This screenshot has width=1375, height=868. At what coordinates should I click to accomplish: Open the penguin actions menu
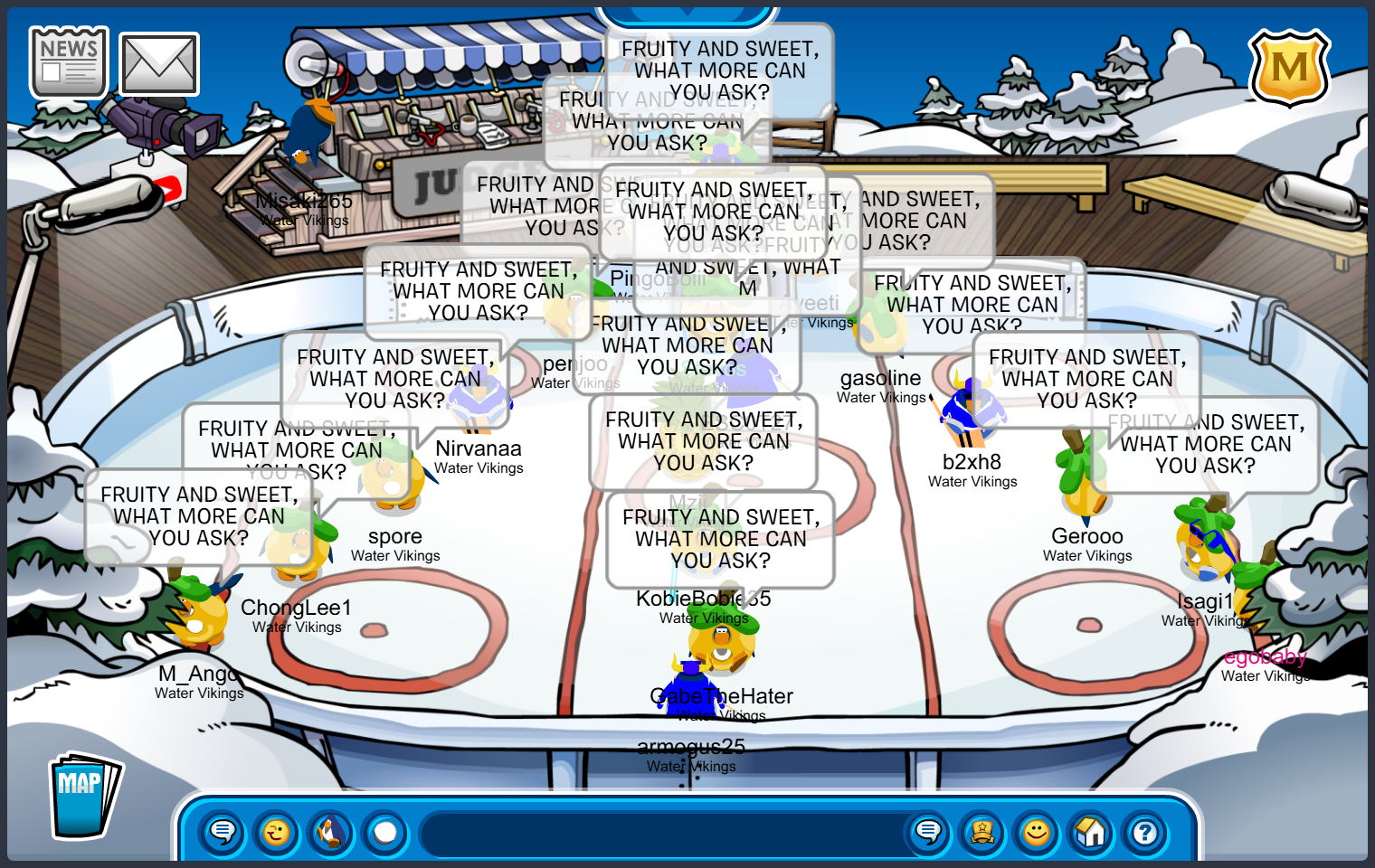click(x=331, y=831)
